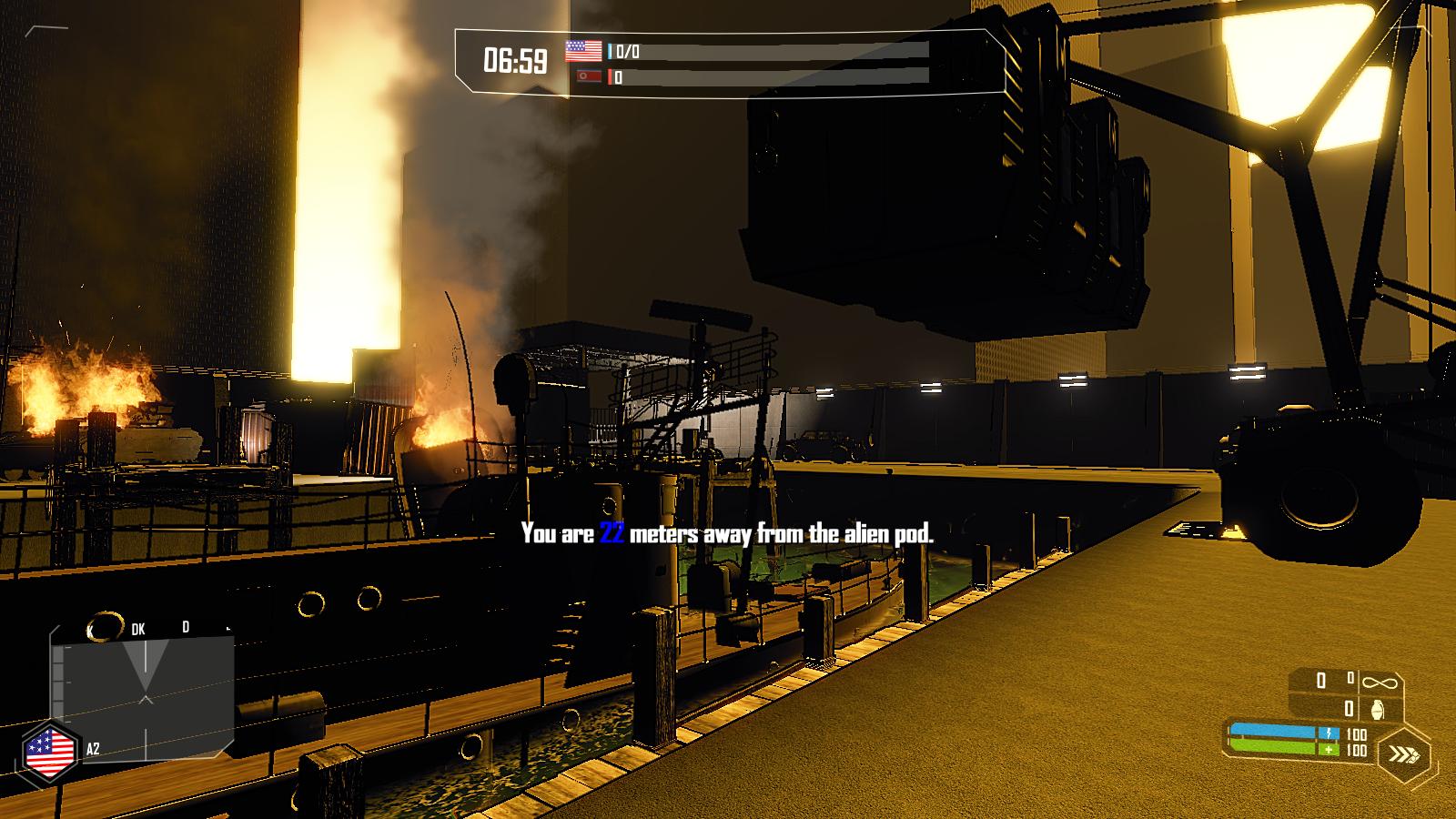
Task: Select the grenade icon in ammo panel
Action: point(1376,709)
